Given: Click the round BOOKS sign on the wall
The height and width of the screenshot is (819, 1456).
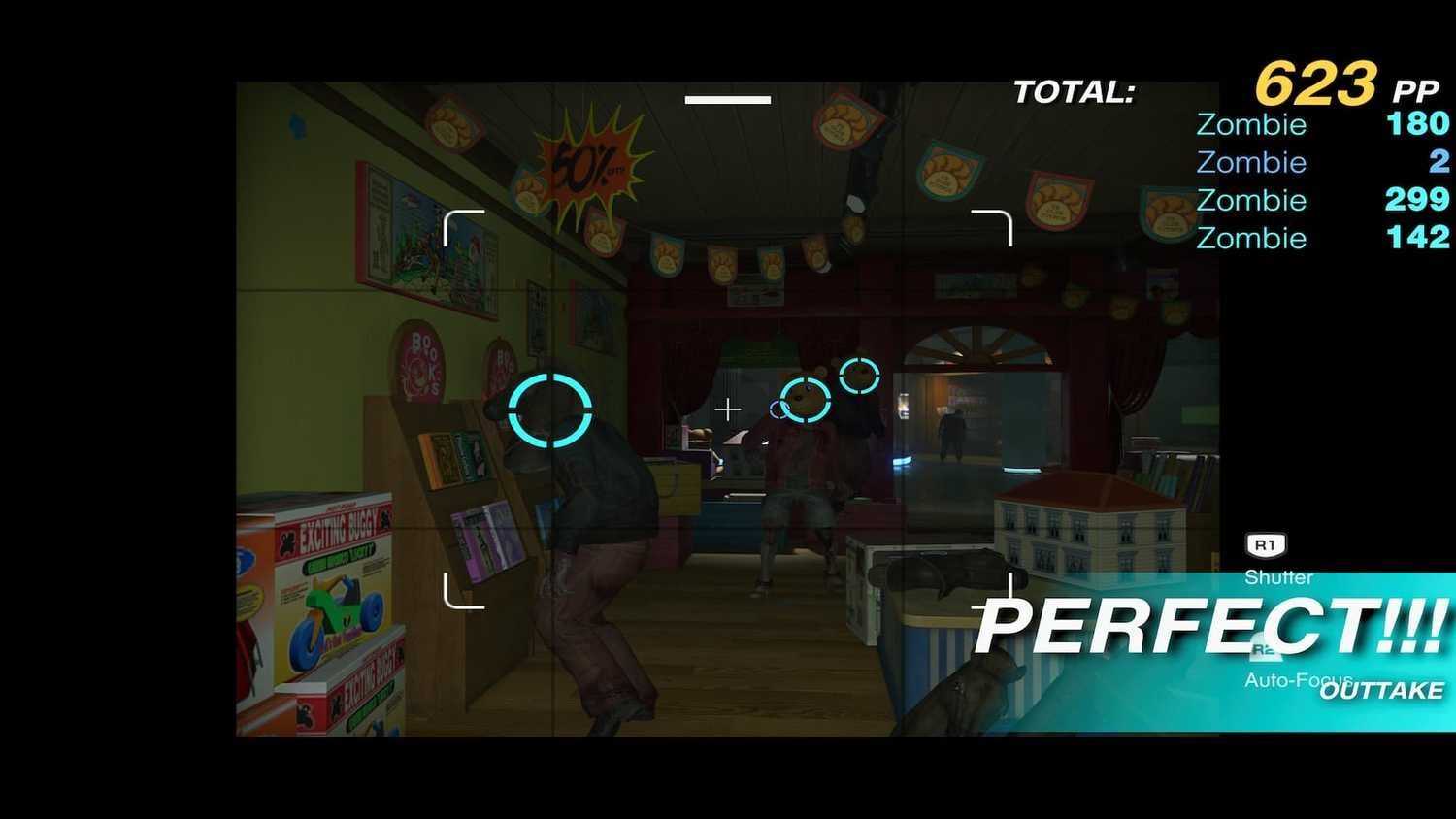Looking at the screenshot, I should coord(421,364).
